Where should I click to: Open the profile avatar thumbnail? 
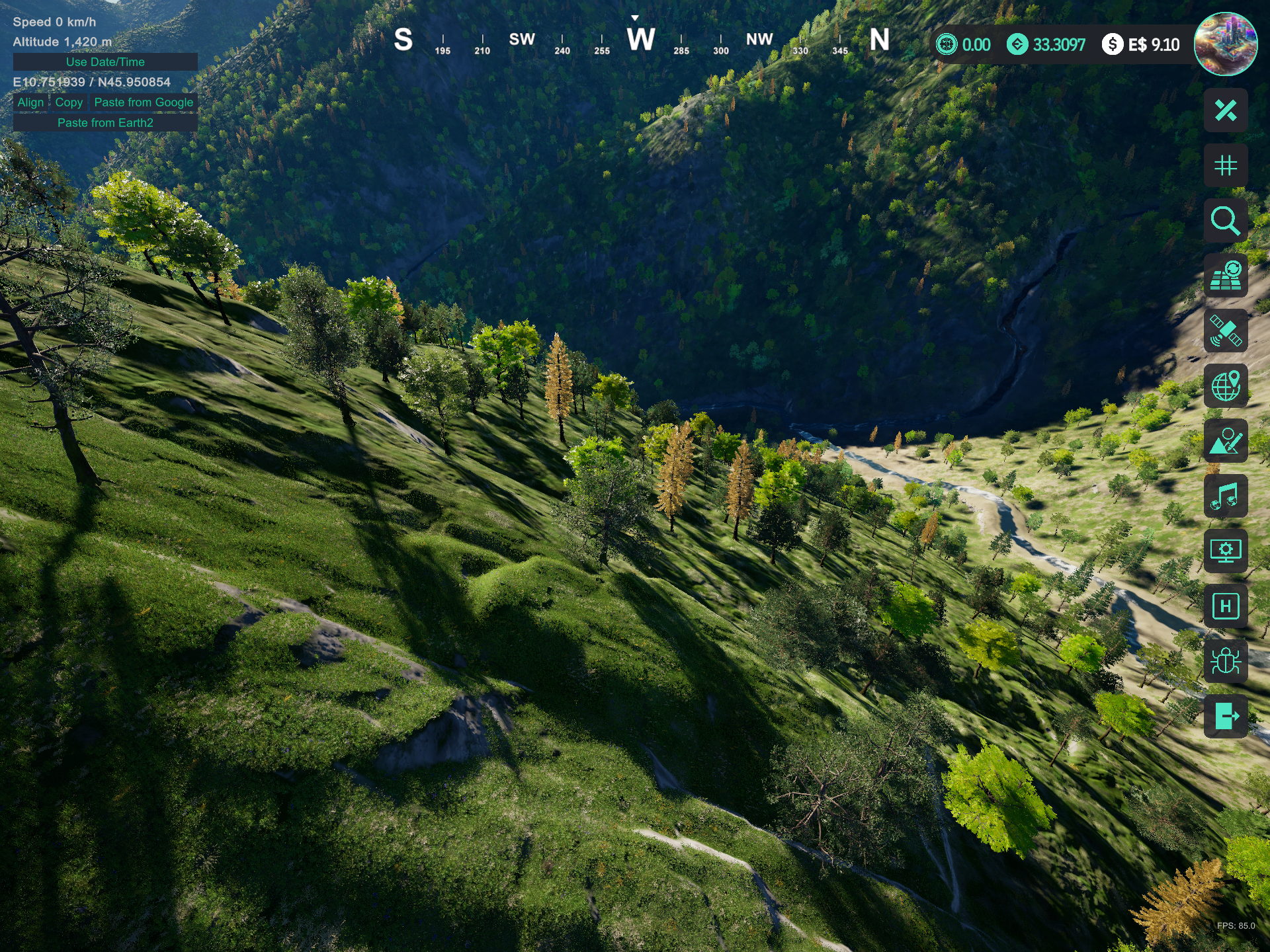click(1225, 44)
